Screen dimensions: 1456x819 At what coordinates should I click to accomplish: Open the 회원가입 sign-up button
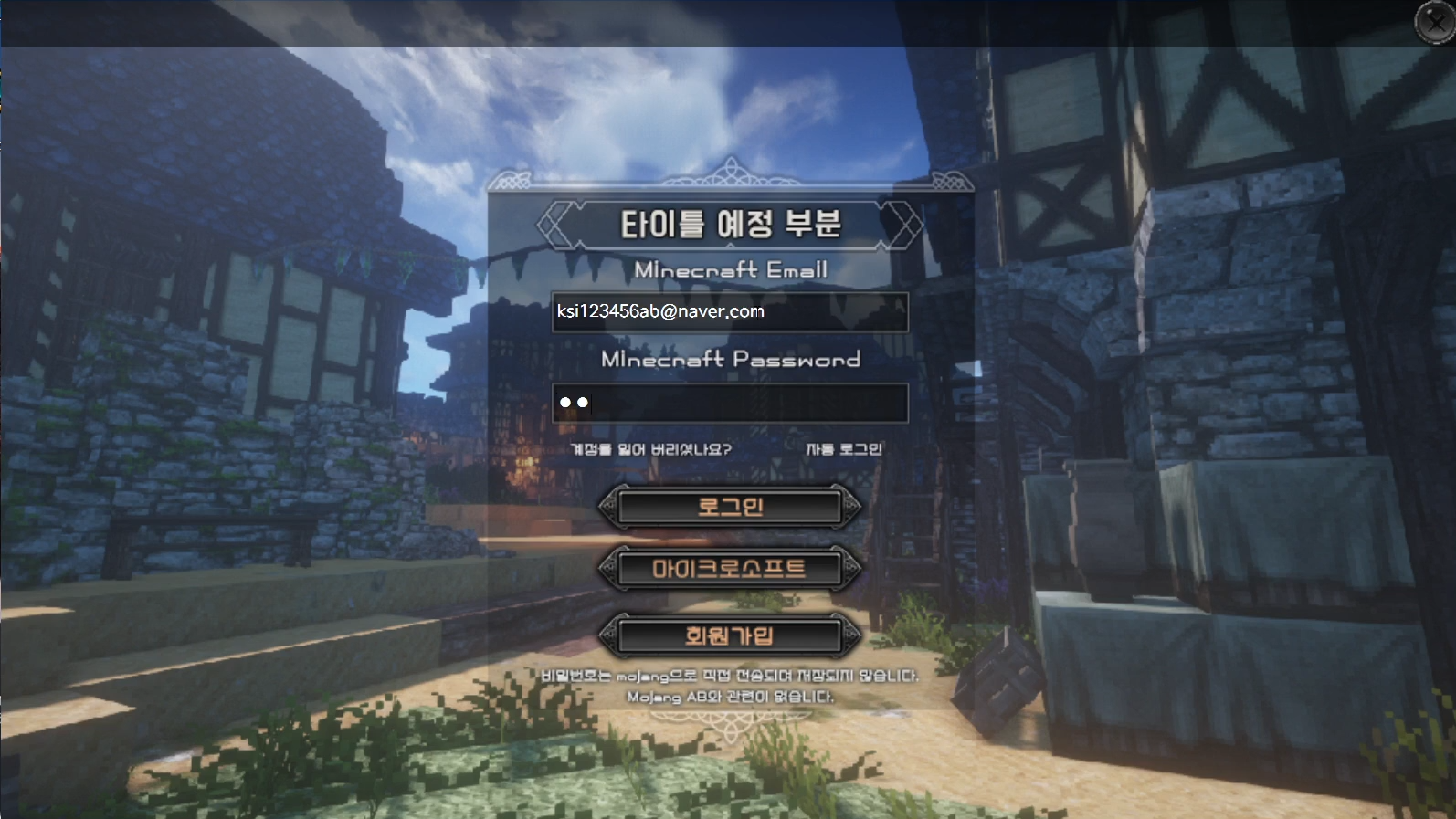tap(729, 635)
